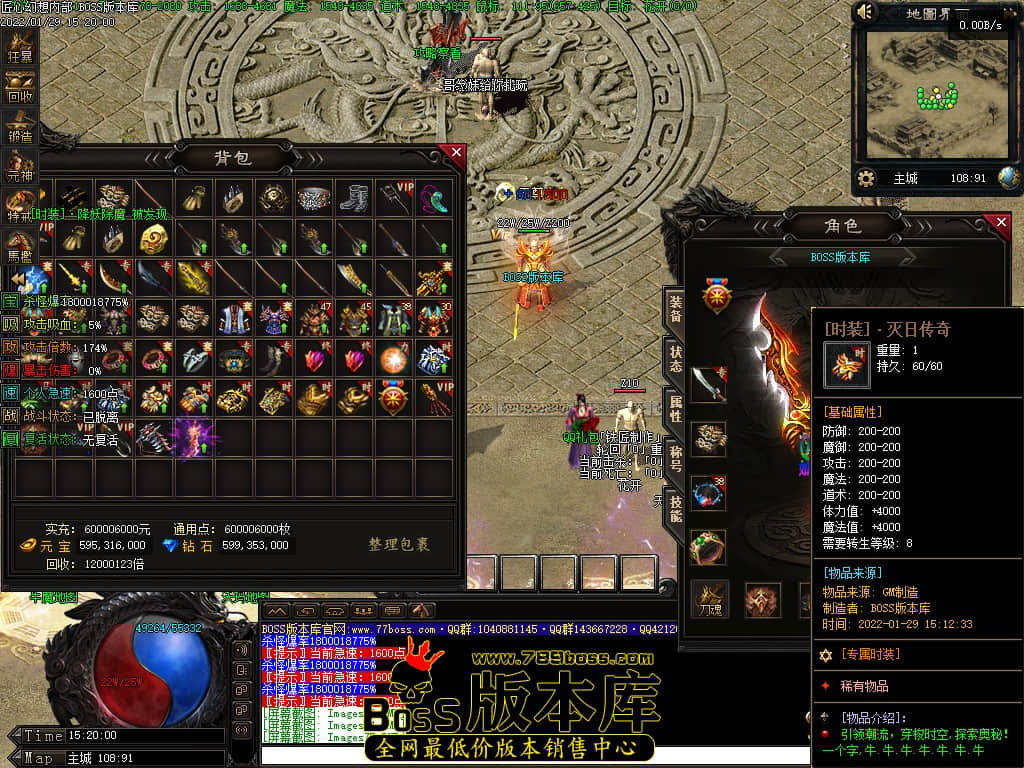Select the purple glowing item in backpack

coord(194,438)
